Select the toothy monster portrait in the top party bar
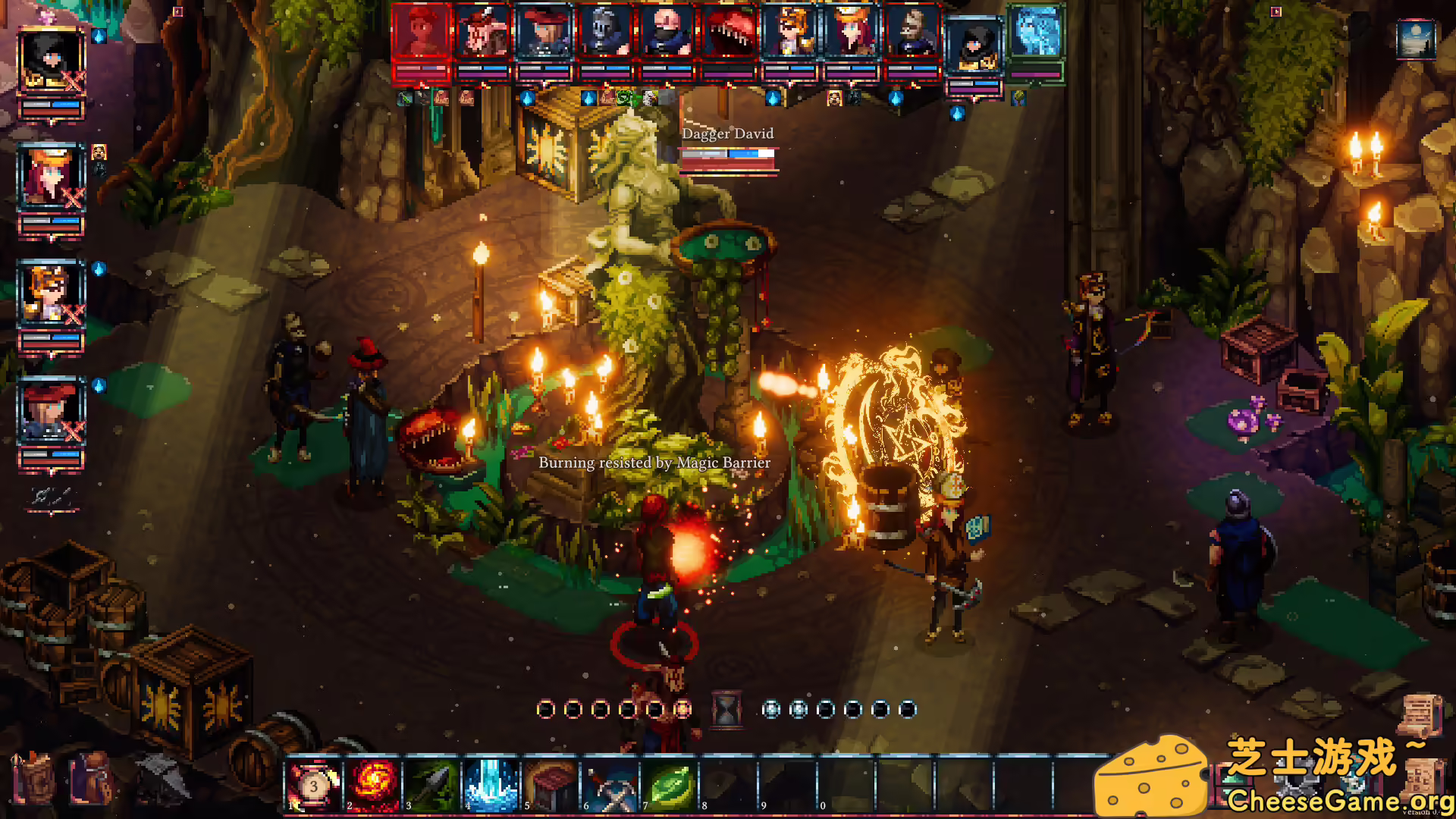The image size is (1456, 819). (730, 30)
